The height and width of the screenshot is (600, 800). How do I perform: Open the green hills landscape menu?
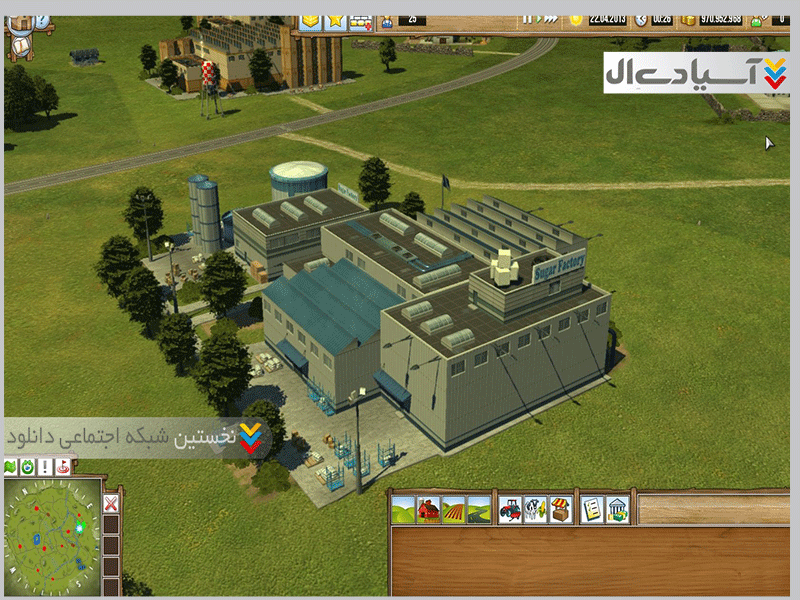point(403,509)
